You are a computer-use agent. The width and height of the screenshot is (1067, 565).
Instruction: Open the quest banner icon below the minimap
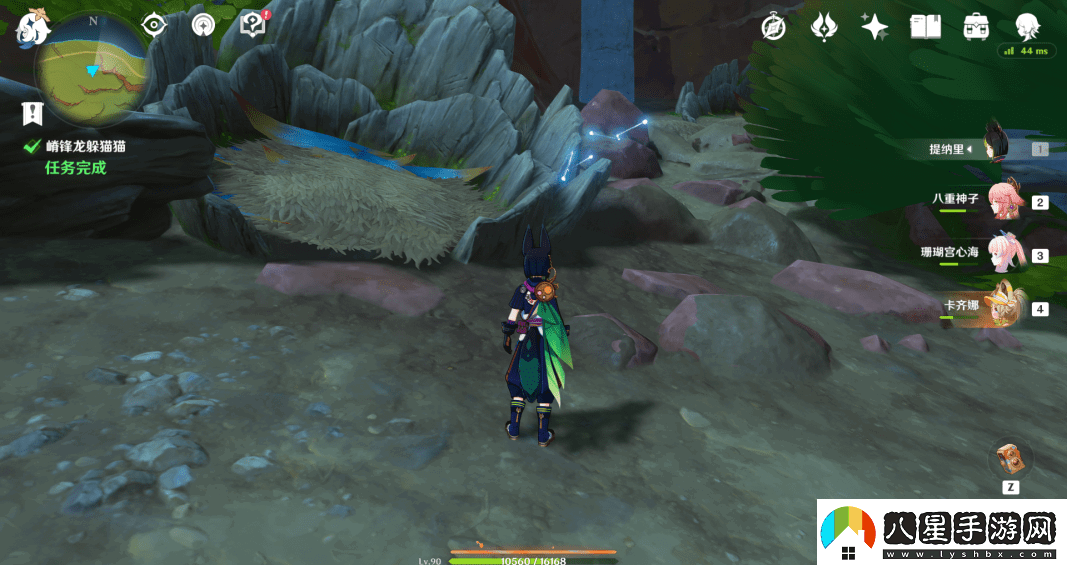[x=33, y=114]
